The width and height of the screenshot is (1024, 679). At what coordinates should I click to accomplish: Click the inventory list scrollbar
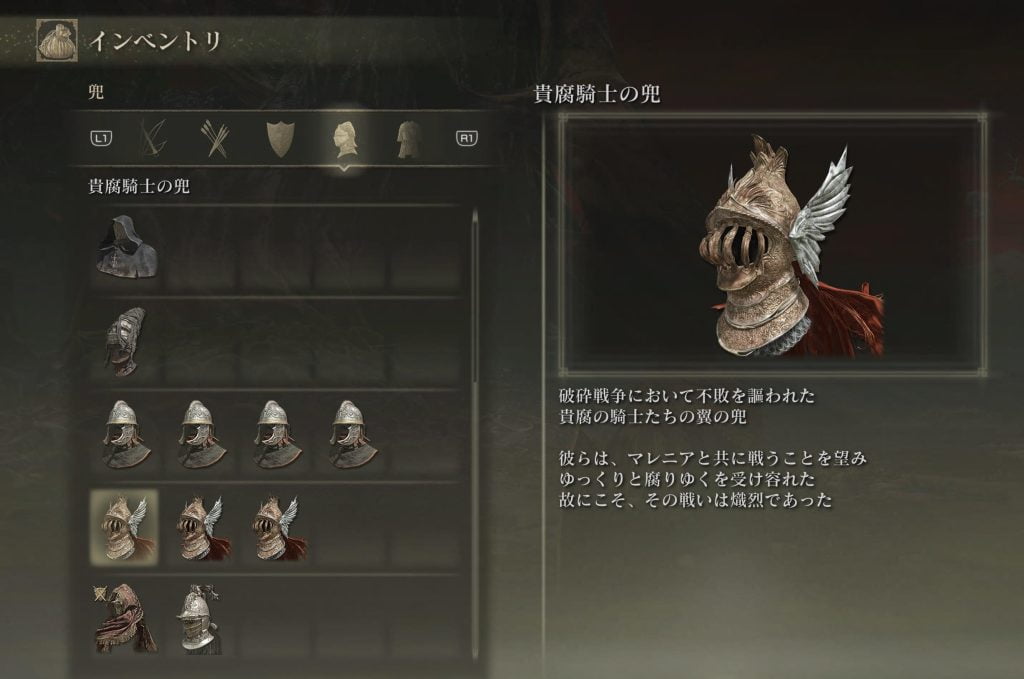[x=475, y=300]
